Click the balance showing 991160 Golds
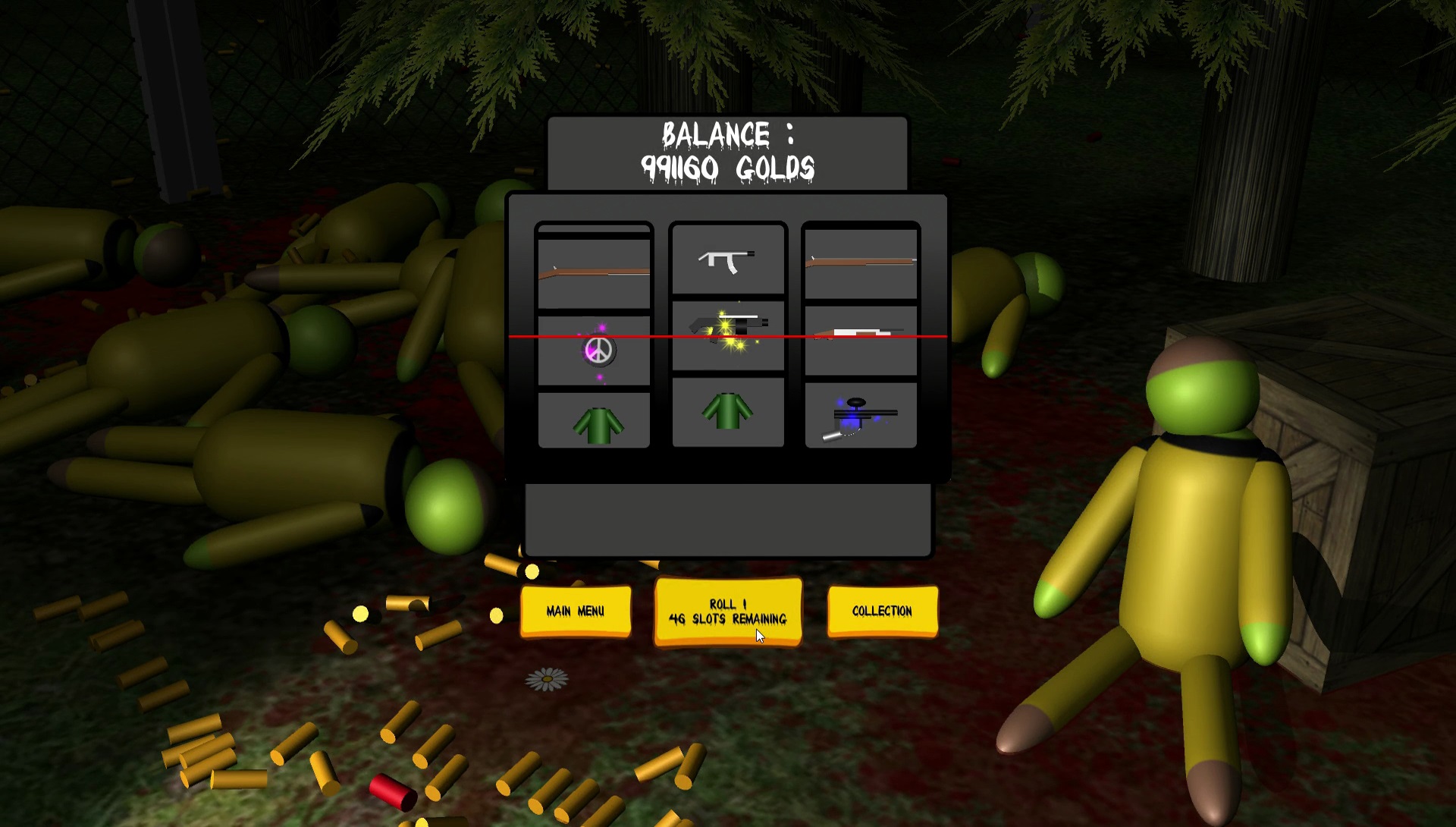Screen dimensions: 1456x827 [728, 150]
